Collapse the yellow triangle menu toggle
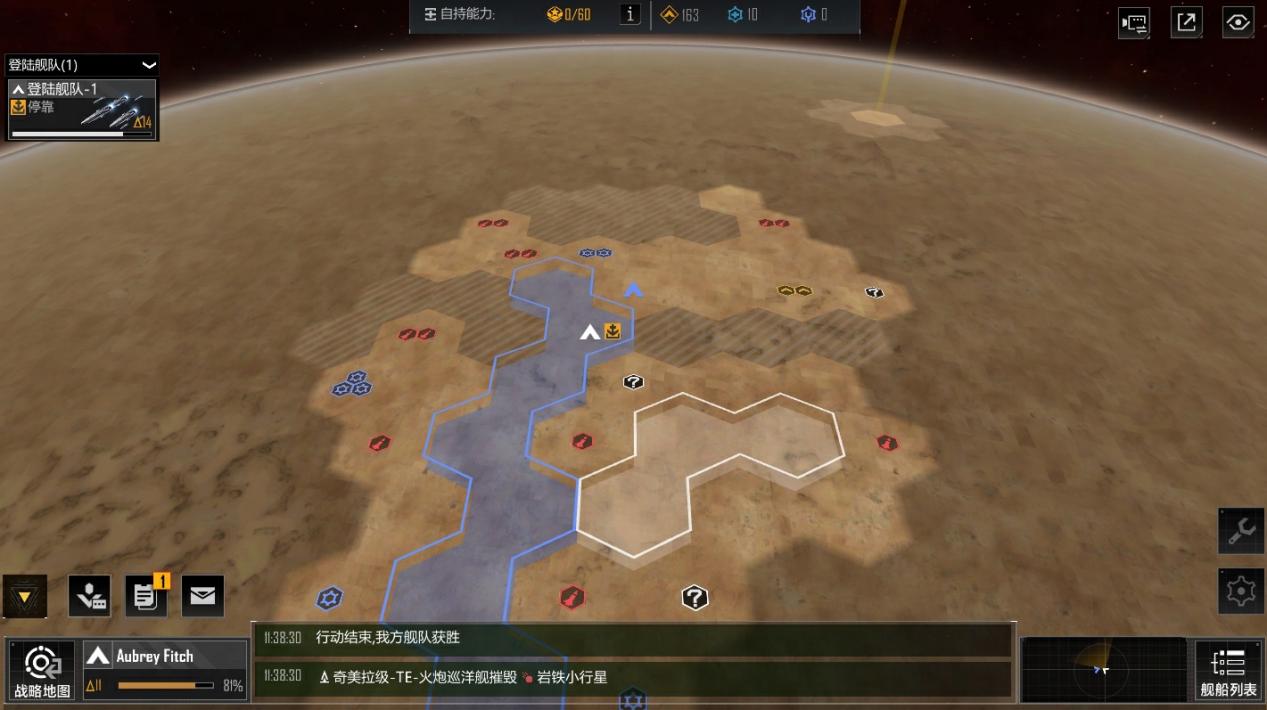 [25, 597]
